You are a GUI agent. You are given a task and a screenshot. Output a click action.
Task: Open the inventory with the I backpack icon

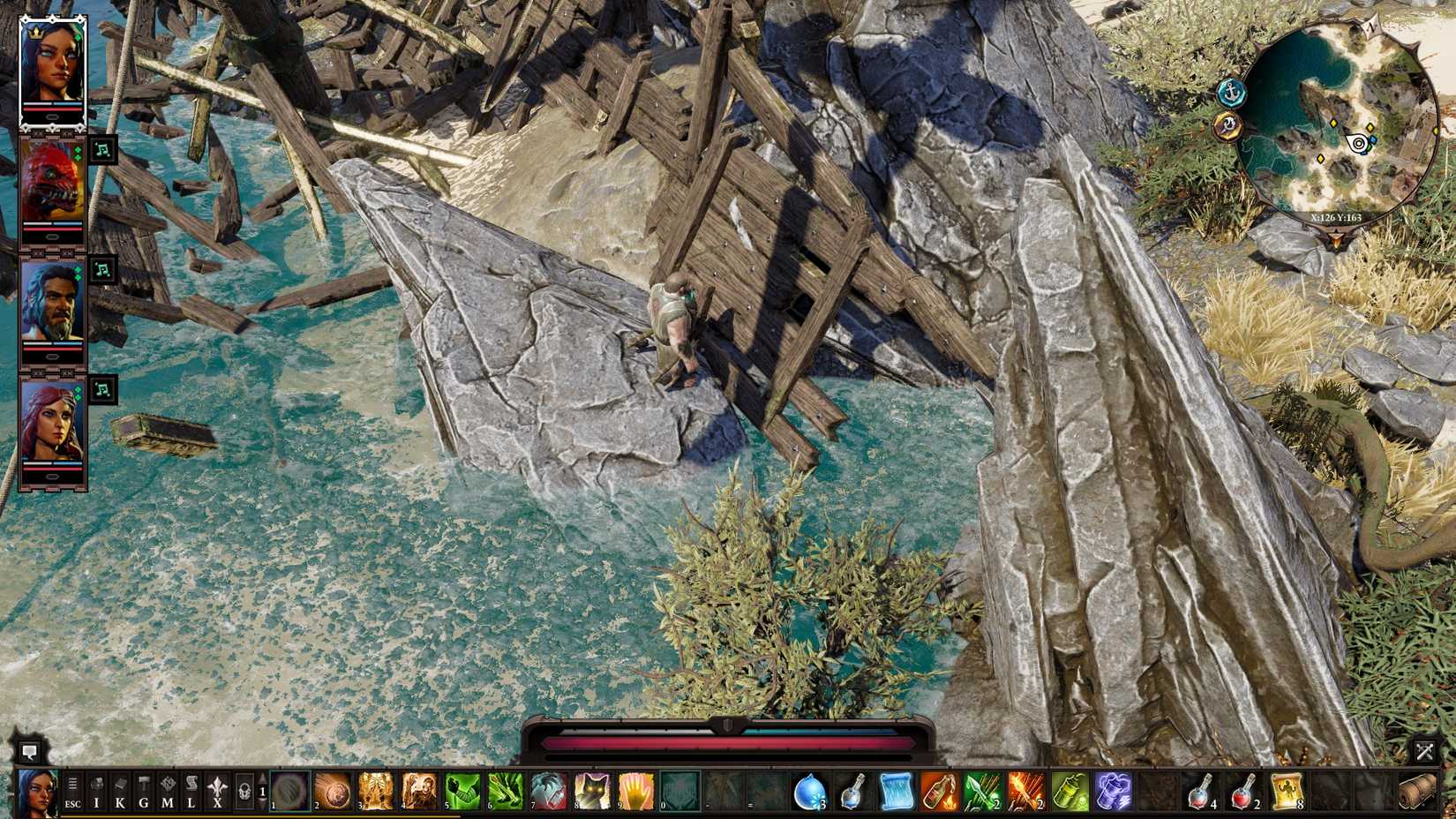97,790
